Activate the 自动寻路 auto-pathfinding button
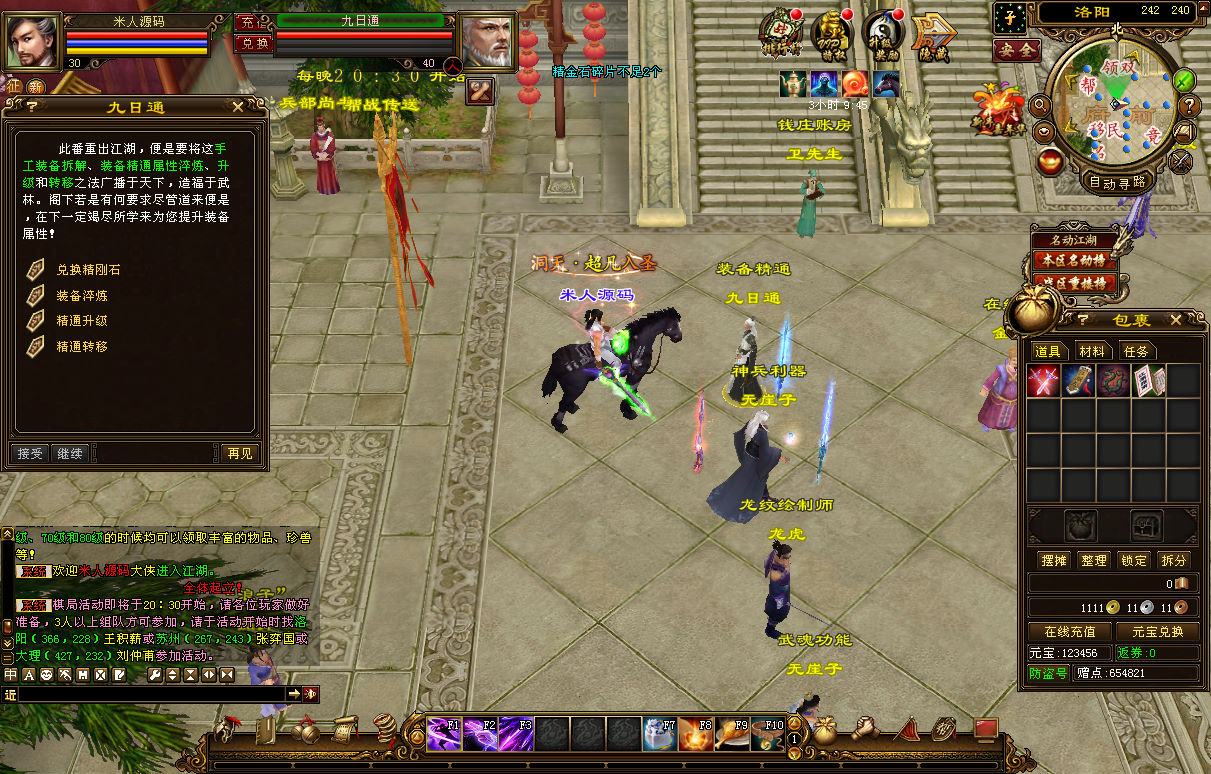The width and height of the screenshot is (1211, 774). click(x=1116, y=182)
